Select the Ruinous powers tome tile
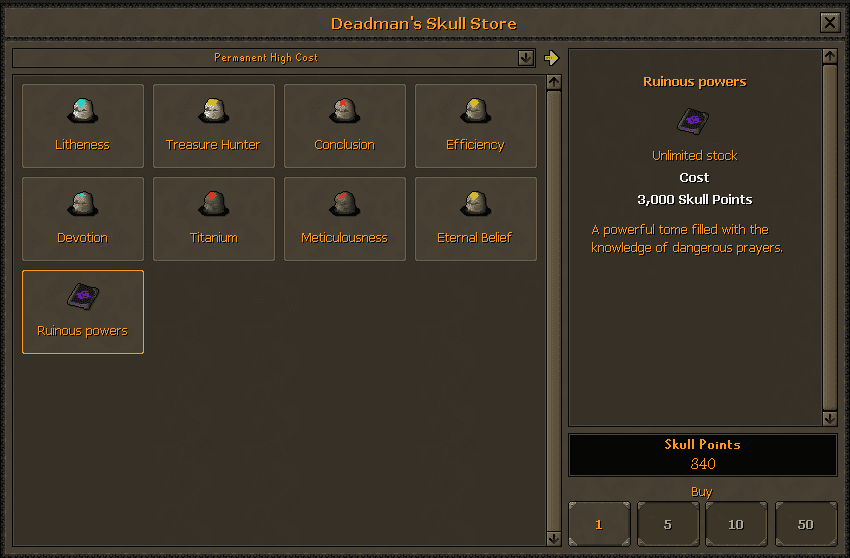This screenshot has height=558, width=850. pos(83,312)
